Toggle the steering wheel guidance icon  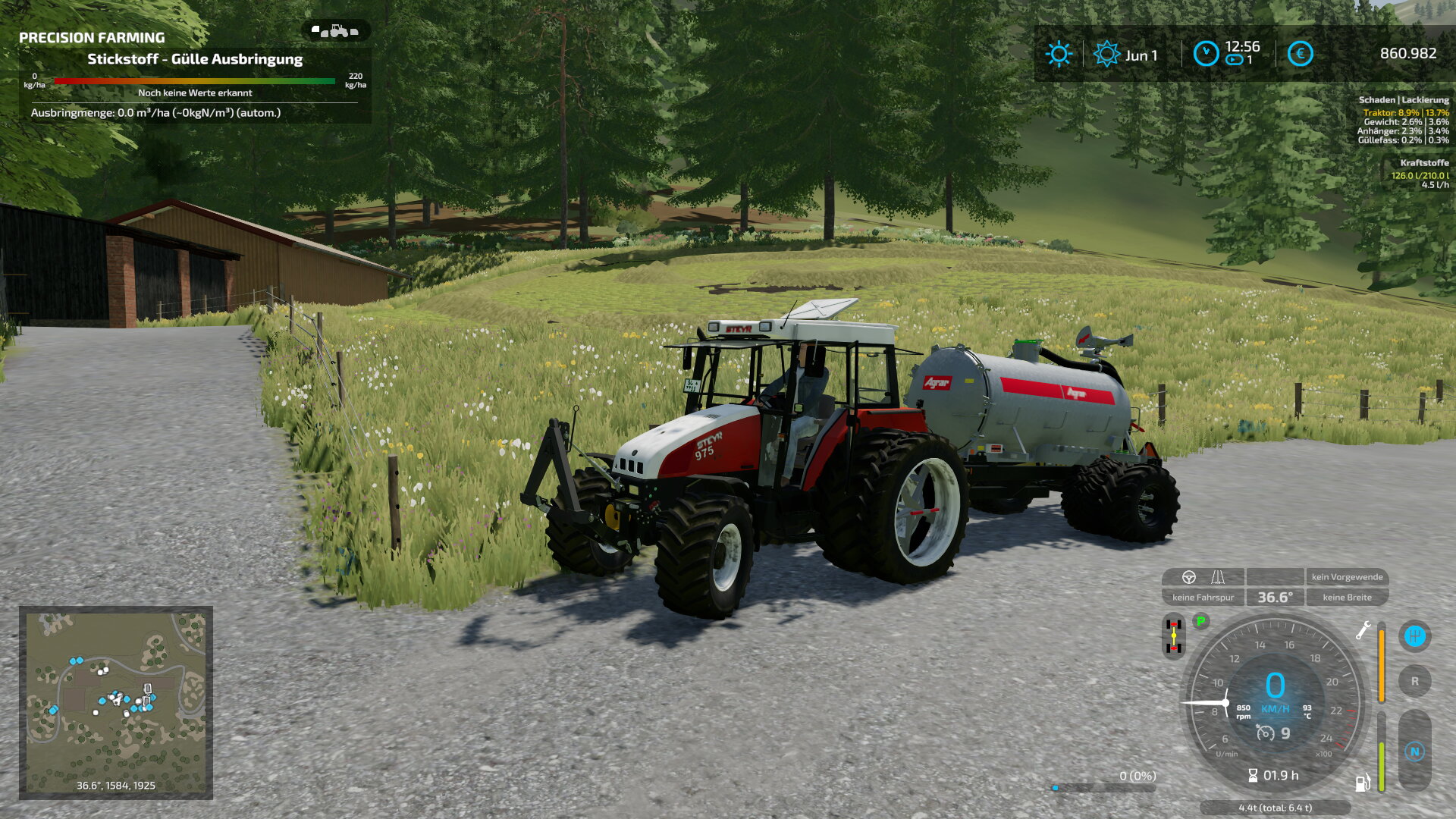tap(1189, 577)
